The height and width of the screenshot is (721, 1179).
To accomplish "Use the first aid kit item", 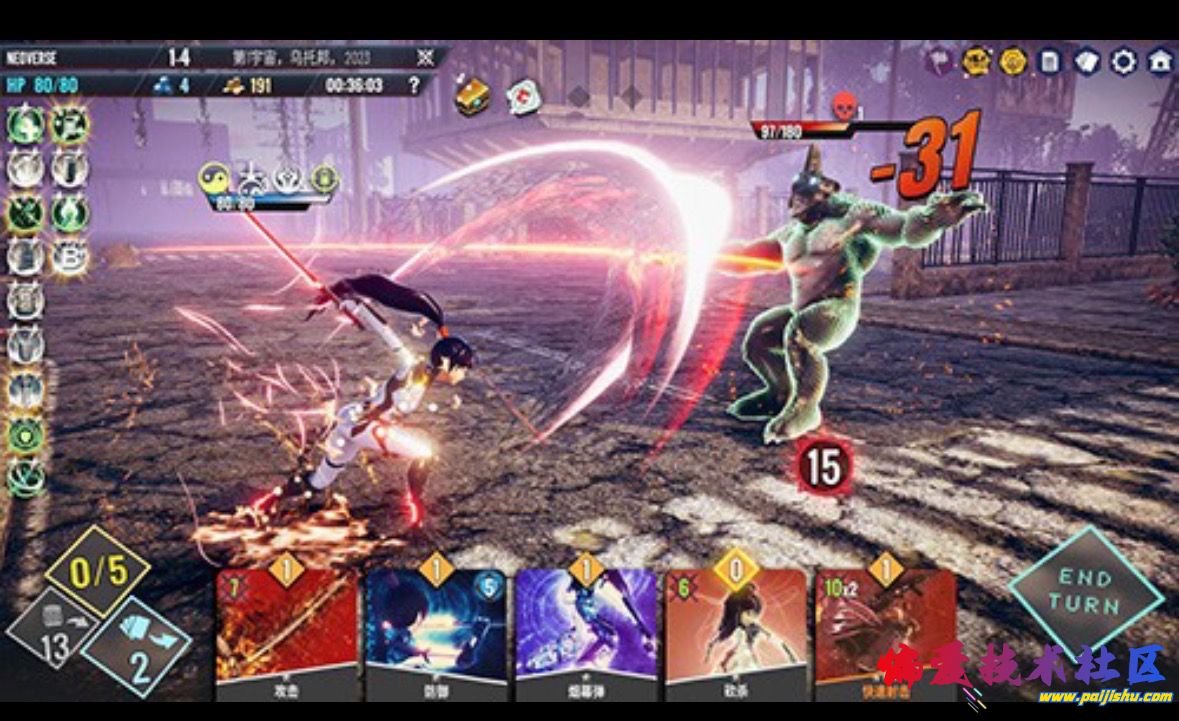I will [523, 96].
